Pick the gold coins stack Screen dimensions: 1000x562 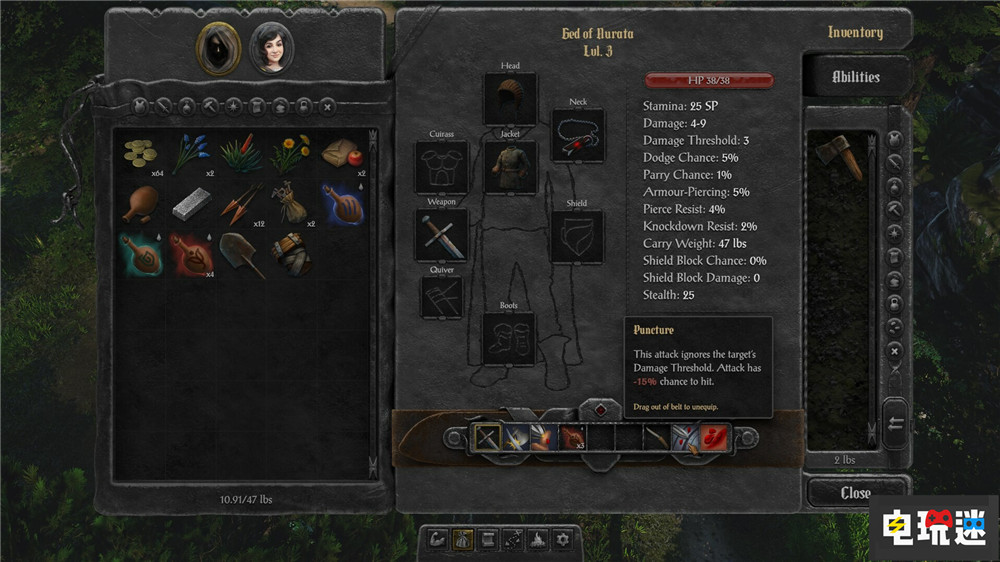click(x=141, y=153)
